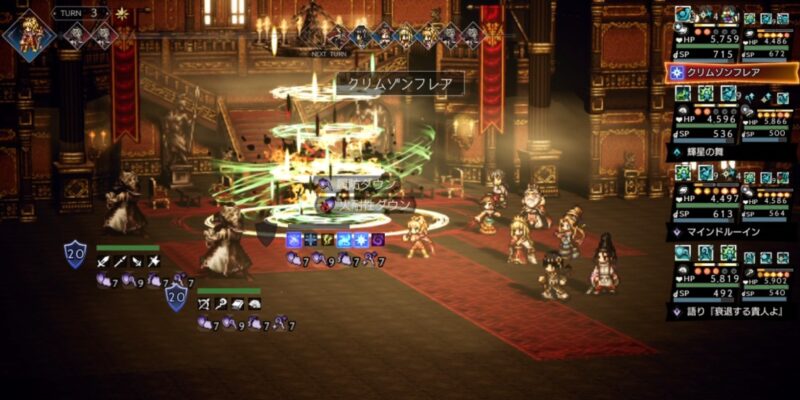Click the large blonde character turn portrait
The image size is (800, 400).
24,33
